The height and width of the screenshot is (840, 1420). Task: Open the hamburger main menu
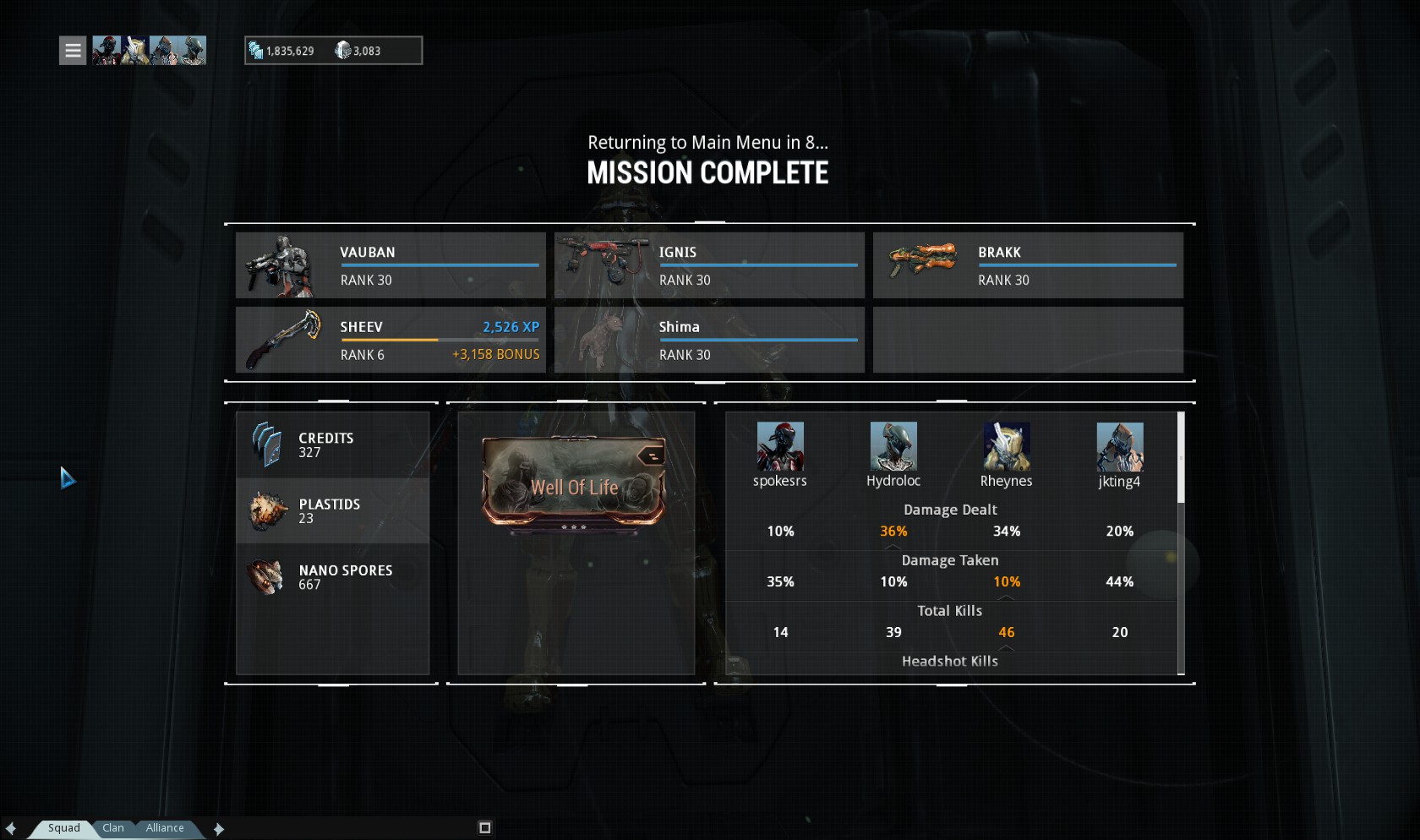[73, 51]
